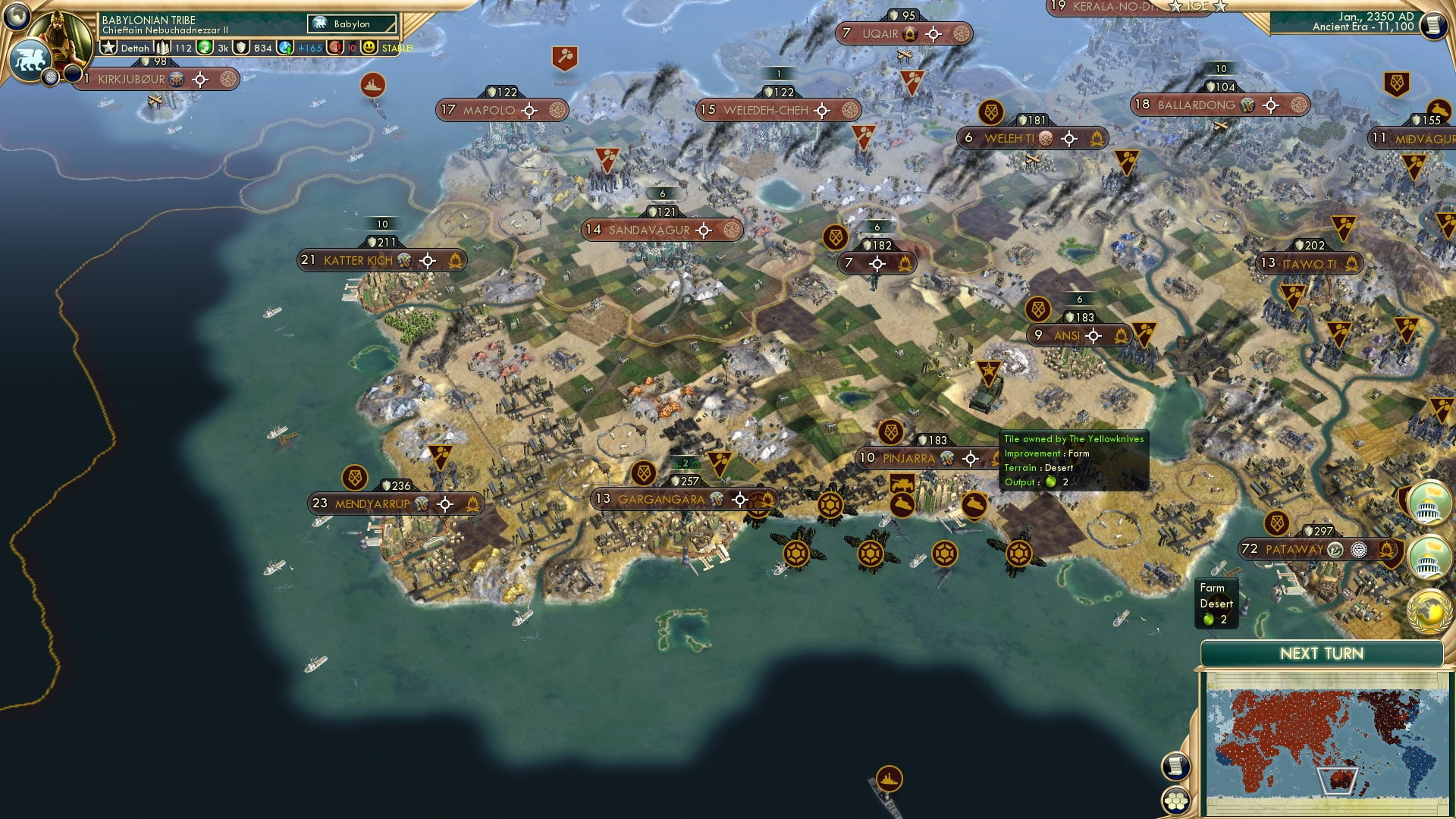End the turn with Next Turn

1321,654
